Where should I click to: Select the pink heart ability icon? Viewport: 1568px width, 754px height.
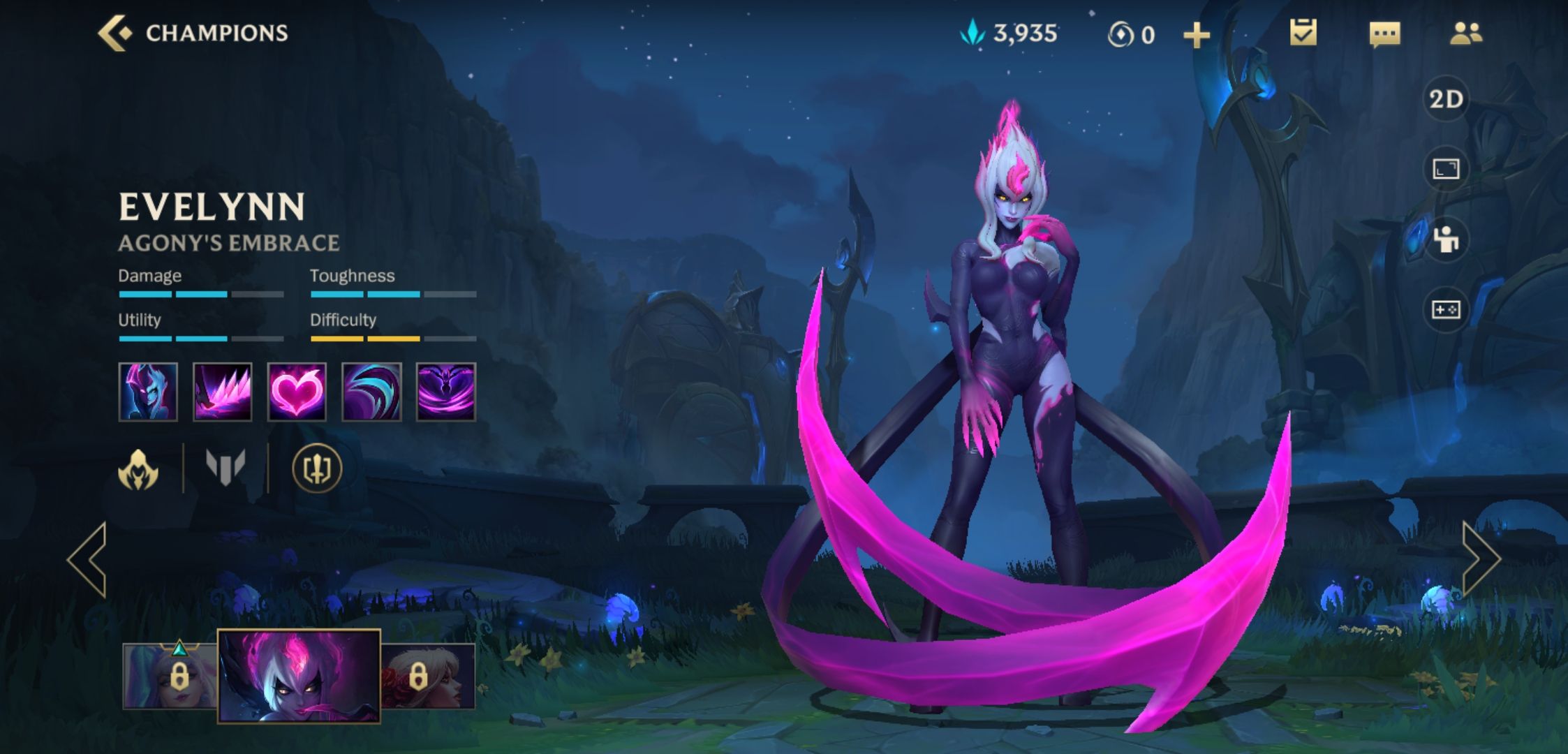(x=297, y=392)
